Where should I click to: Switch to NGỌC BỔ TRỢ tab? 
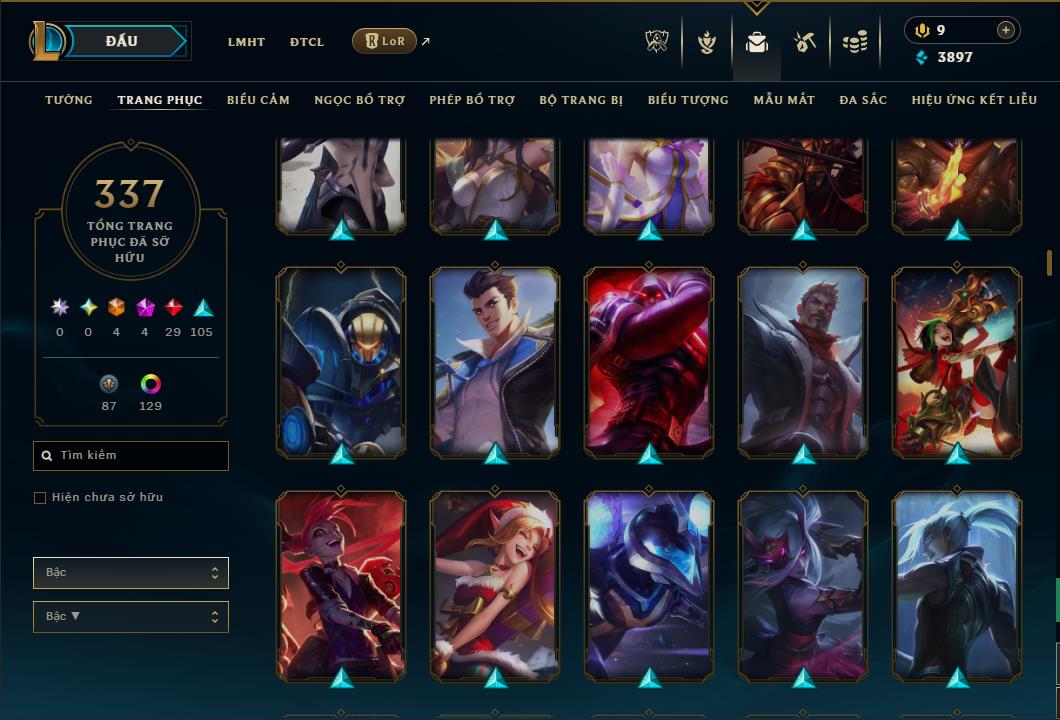click(x=359, y=100)
